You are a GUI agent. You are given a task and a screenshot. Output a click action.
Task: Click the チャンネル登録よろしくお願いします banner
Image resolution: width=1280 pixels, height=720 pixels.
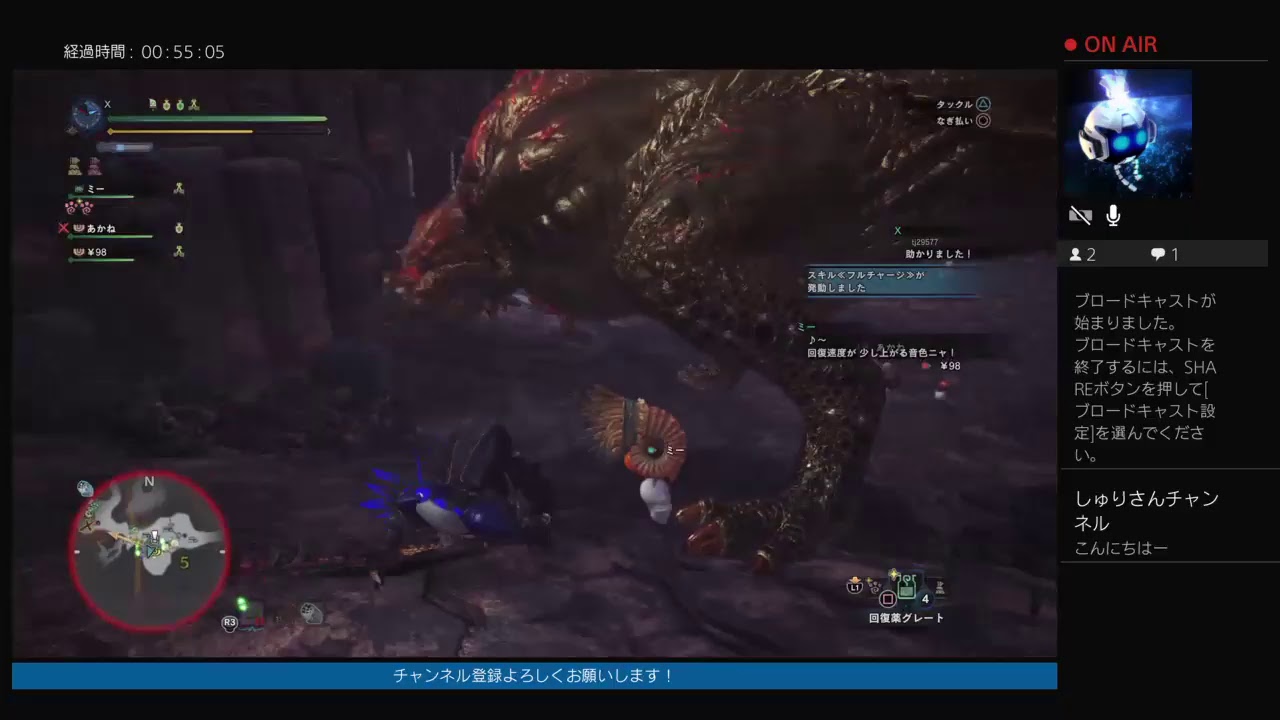532,676
